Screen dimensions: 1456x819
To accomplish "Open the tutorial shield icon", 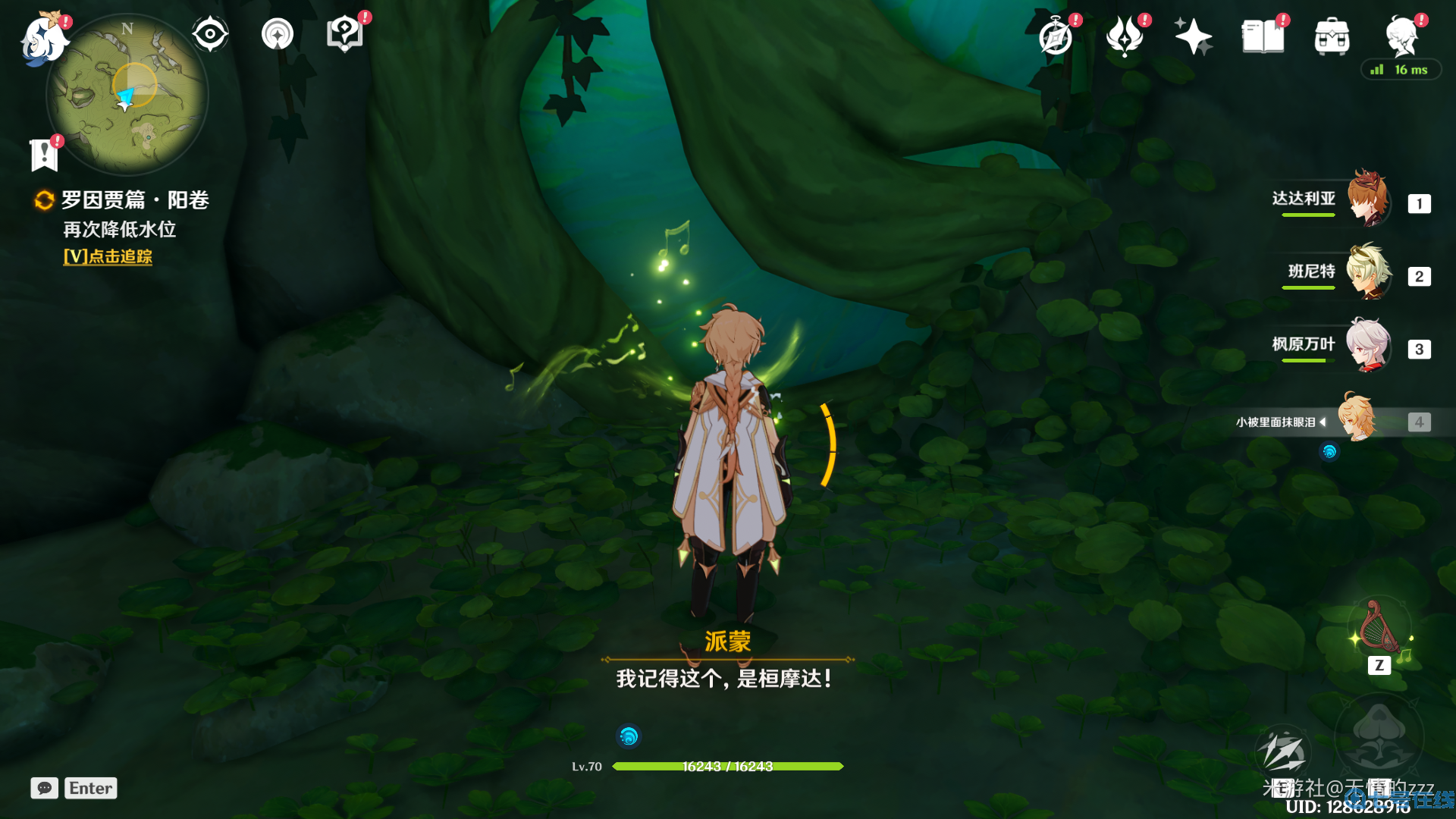I will pos(344,34).
